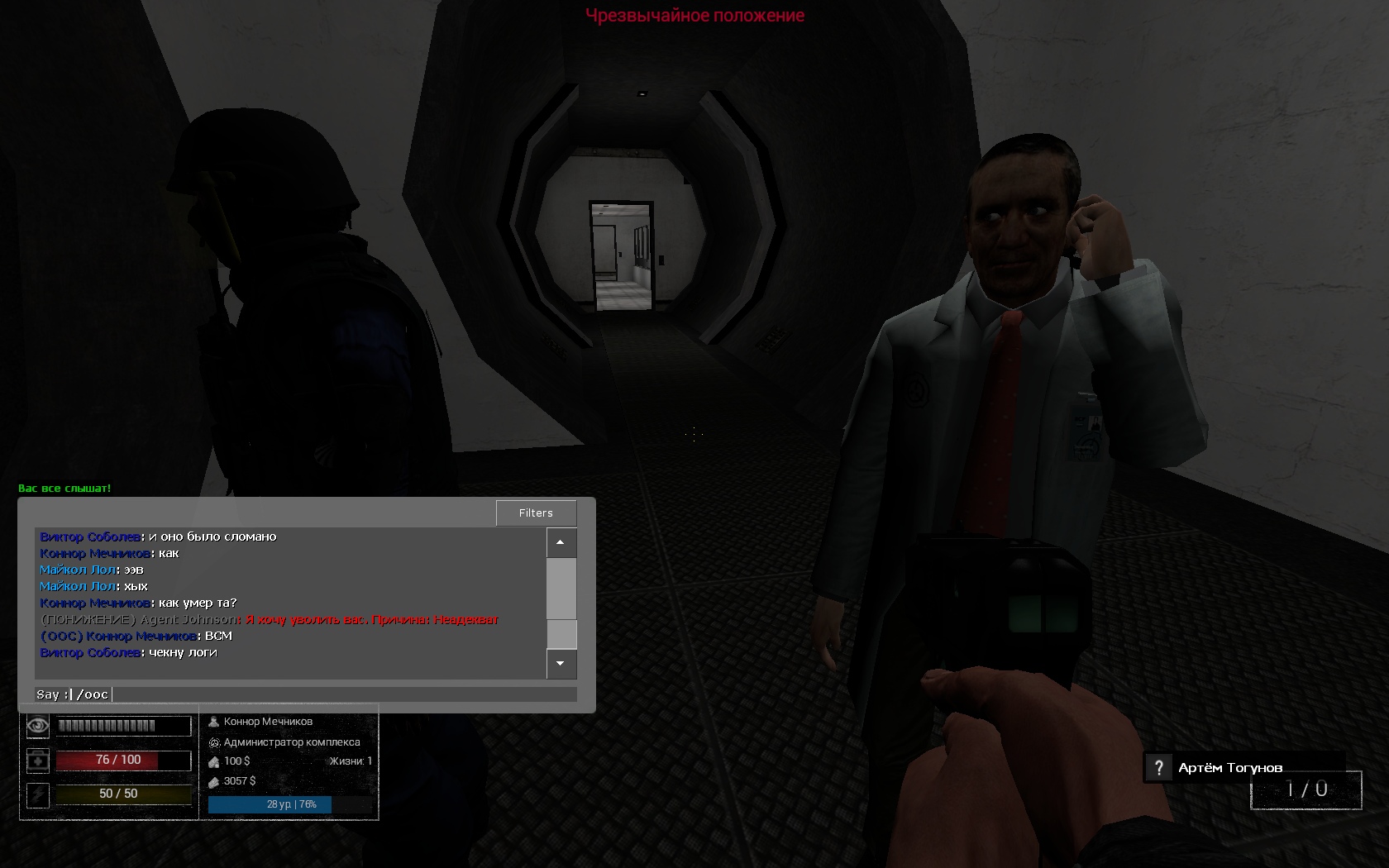The width and height of the screenshot is (1389, 868).
Task: Click the 28 ур 76% experience bar
Action: coord(269,803)
